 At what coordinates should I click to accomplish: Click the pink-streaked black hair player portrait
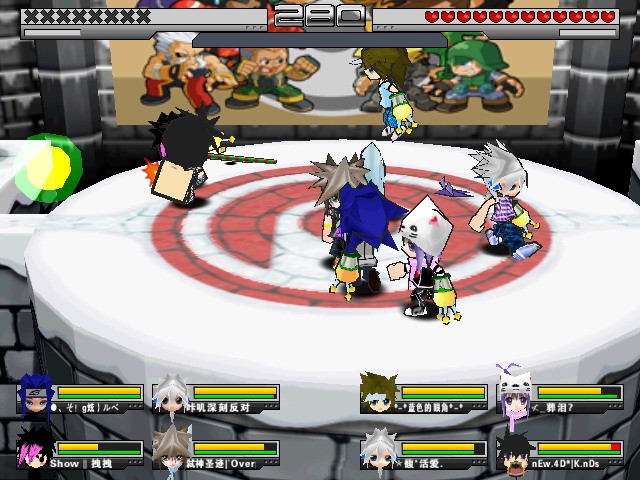[35, 451]
